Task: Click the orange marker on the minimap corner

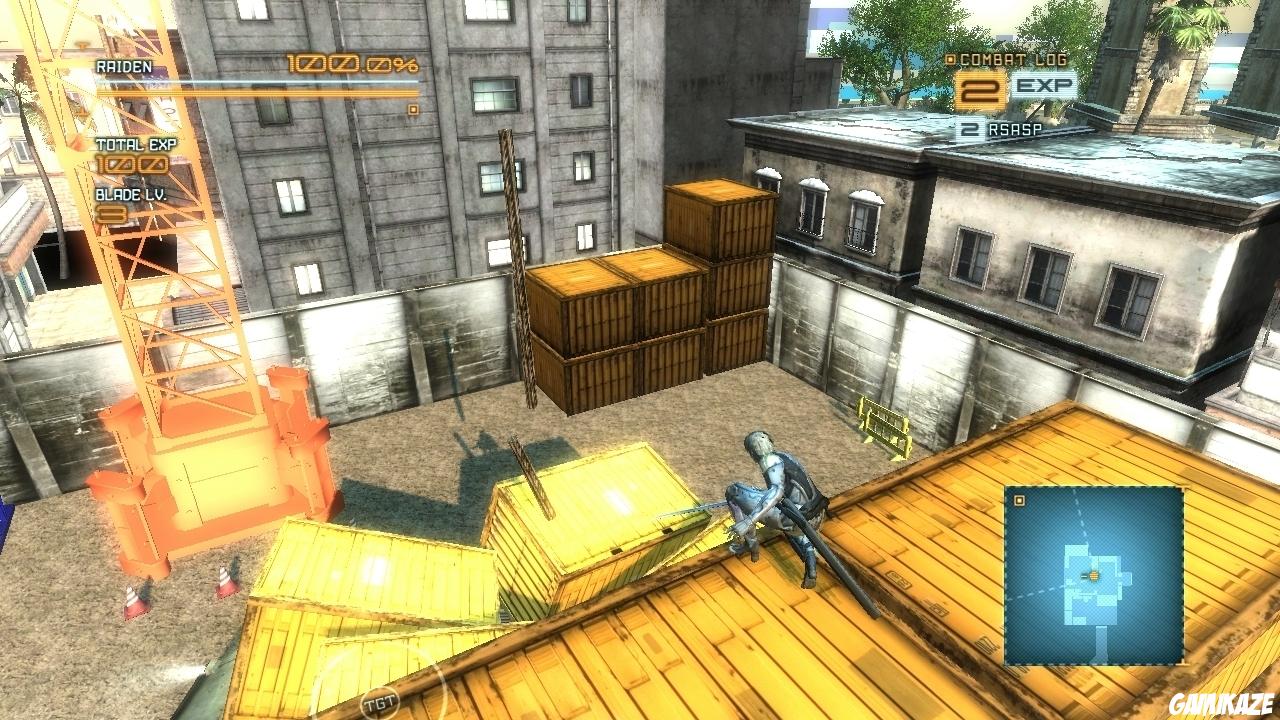Action: coord(1021,500)
